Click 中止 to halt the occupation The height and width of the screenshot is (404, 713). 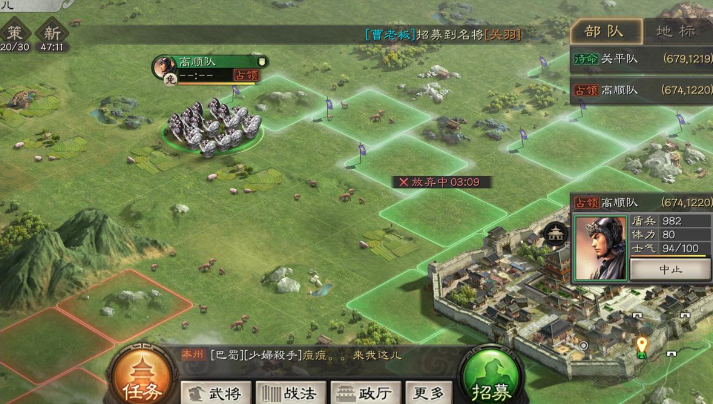[x=669, y=269]
